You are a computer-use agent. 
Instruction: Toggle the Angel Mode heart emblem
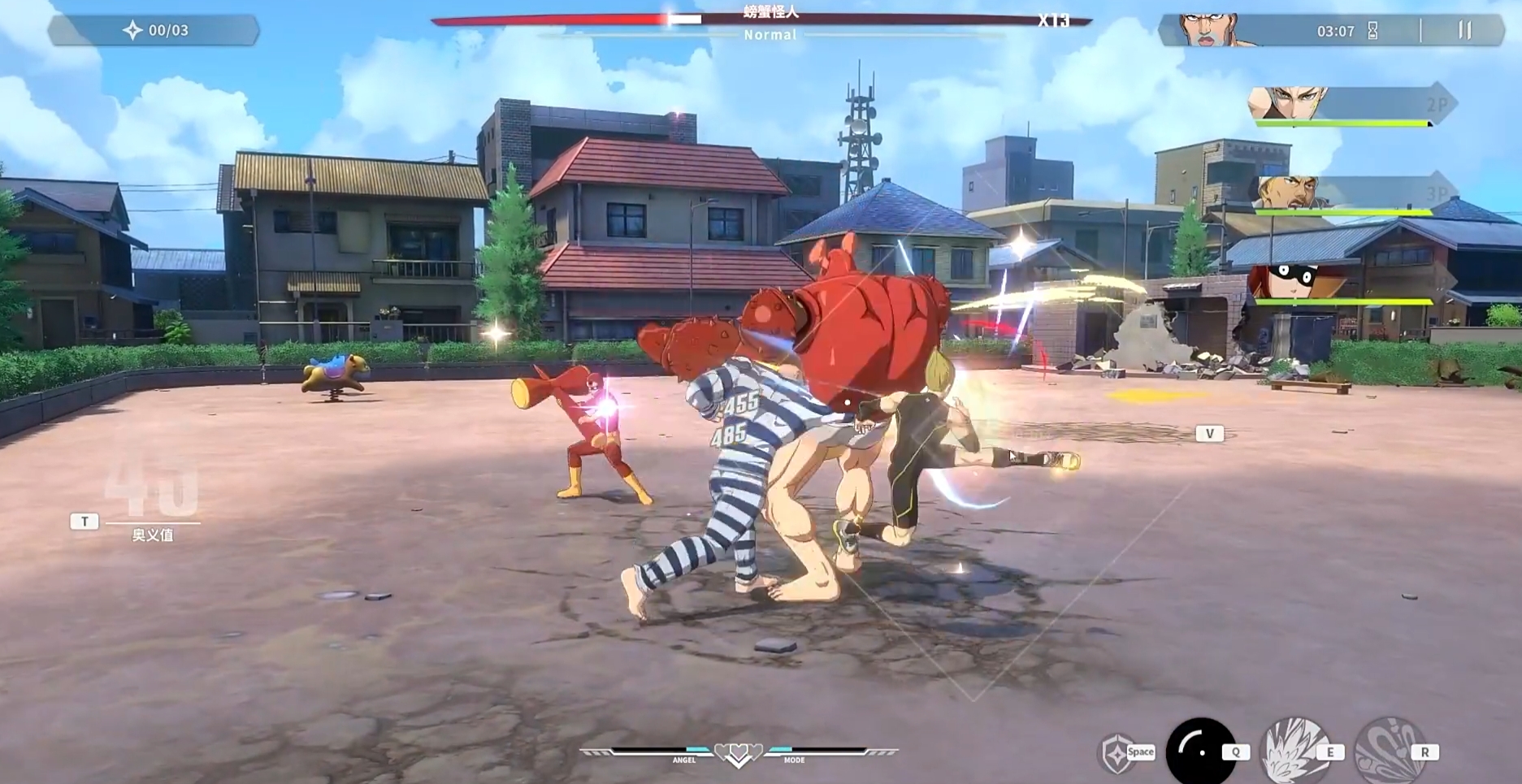click(738, 754)
